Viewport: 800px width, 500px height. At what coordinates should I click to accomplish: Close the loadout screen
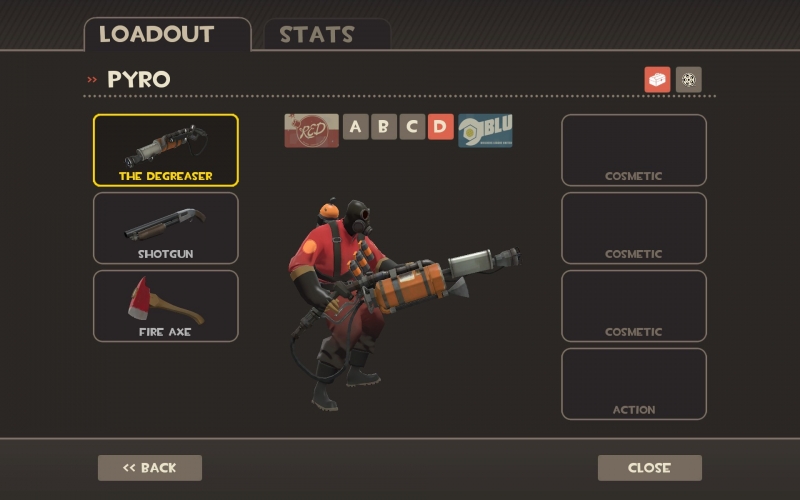tap(650, 468)
